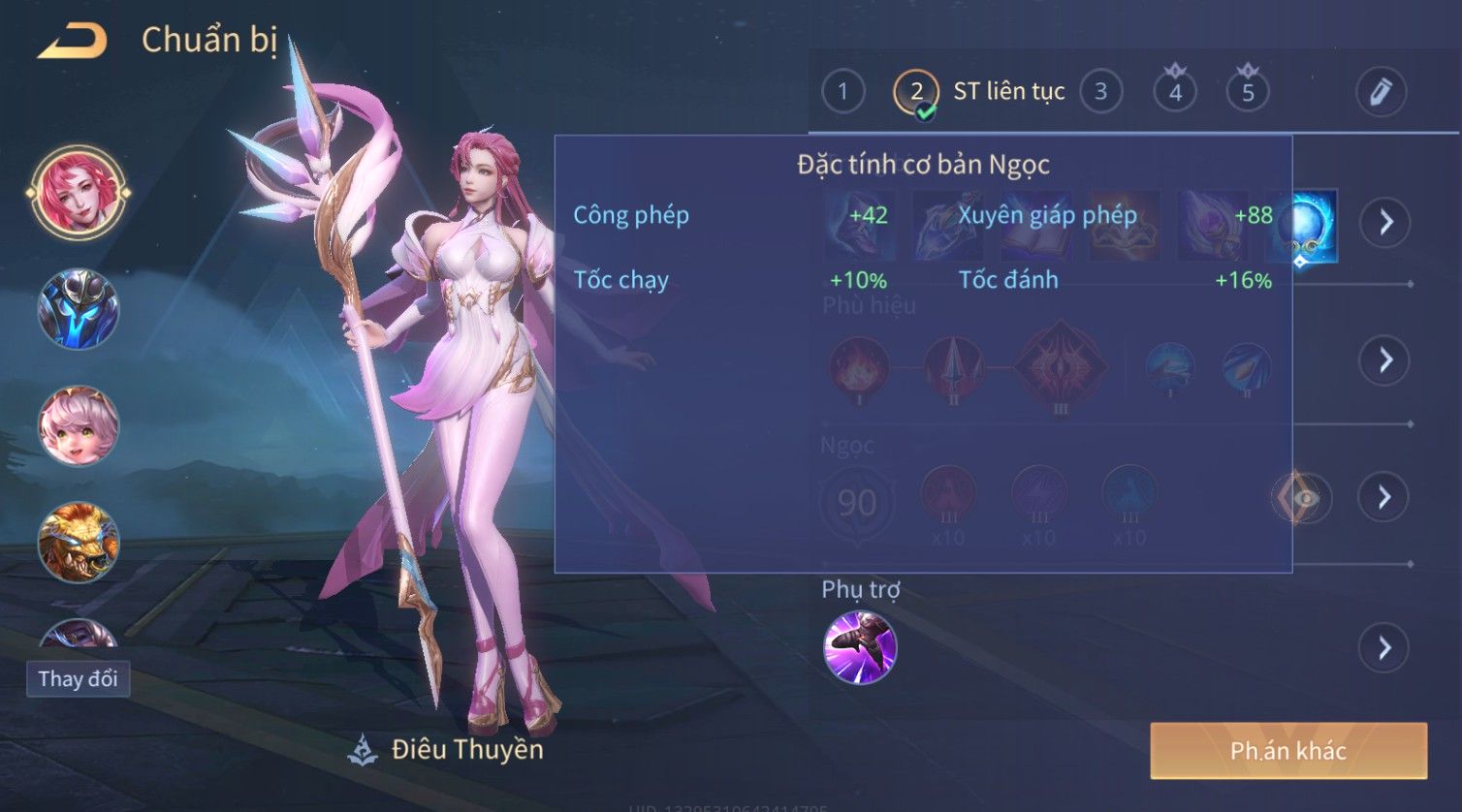Image resolution: width=1462 pixels, height=812 pixels.
Task: Open the Phụ trợ selection arrow
Action: [1384, 647]
